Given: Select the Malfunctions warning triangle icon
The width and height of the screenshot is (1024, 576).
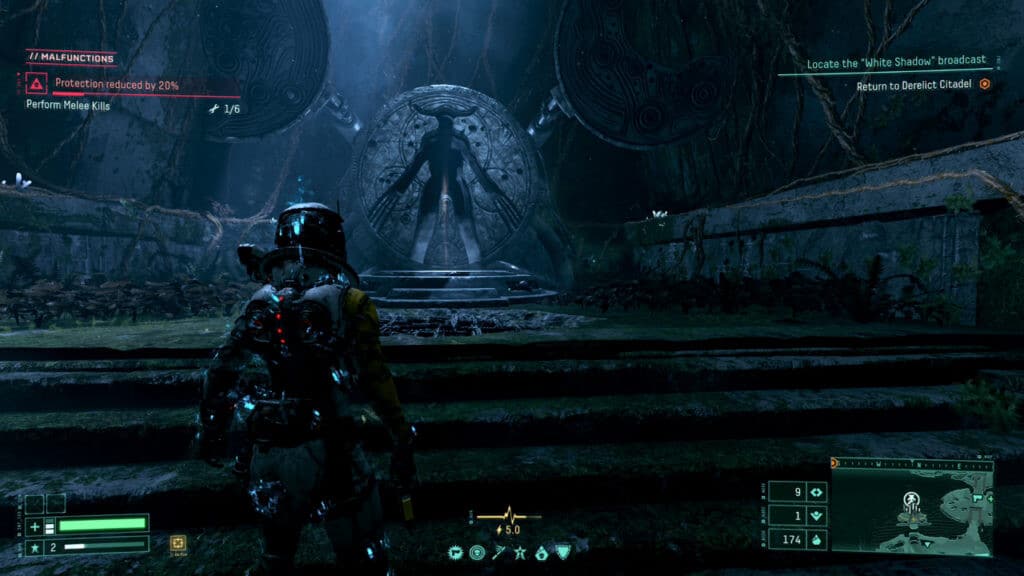Looking at the screenshot, I should pos(37,85).
